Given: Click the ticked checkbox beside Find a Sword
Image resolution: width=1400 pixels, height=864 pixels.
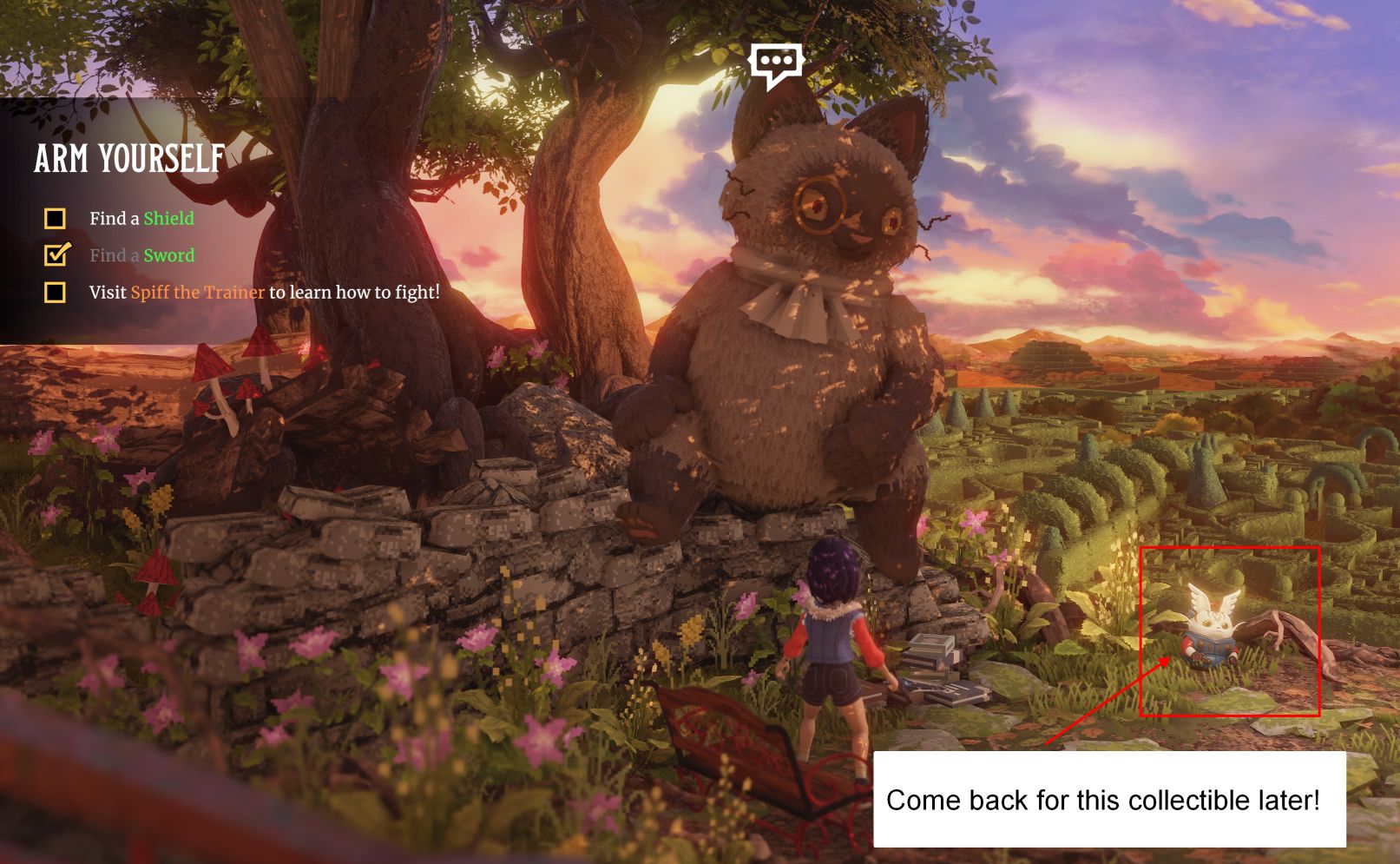Looking at the screenshot, I should coord(56,254).
